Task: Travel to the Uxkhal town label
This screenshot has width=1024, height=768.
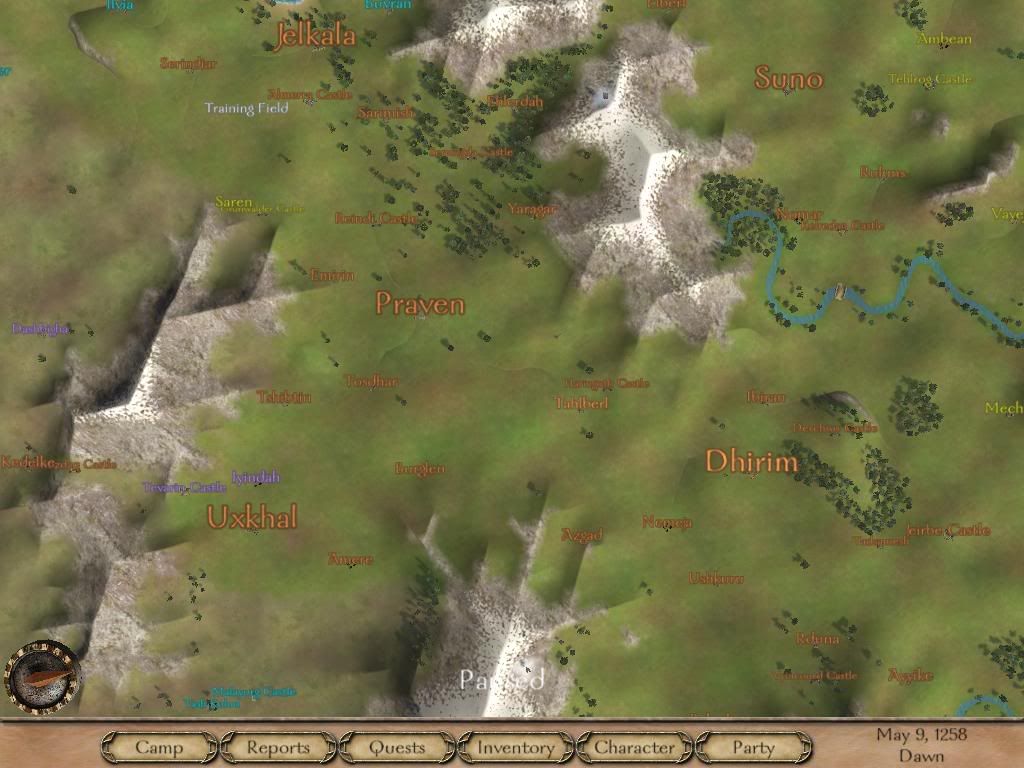Action: tap(252, 518)
